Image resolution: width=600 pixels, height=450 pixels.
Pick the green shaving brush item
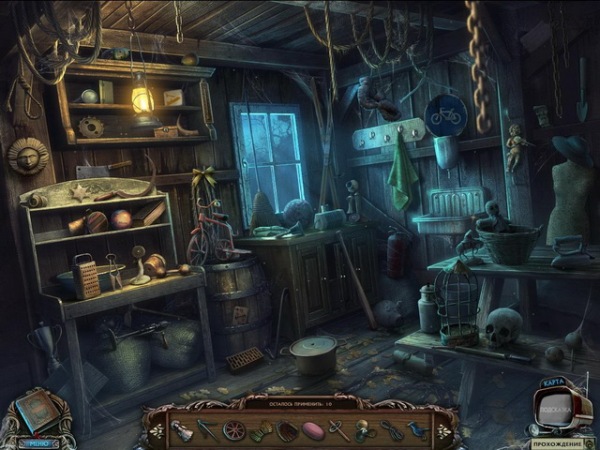point(260,431)
